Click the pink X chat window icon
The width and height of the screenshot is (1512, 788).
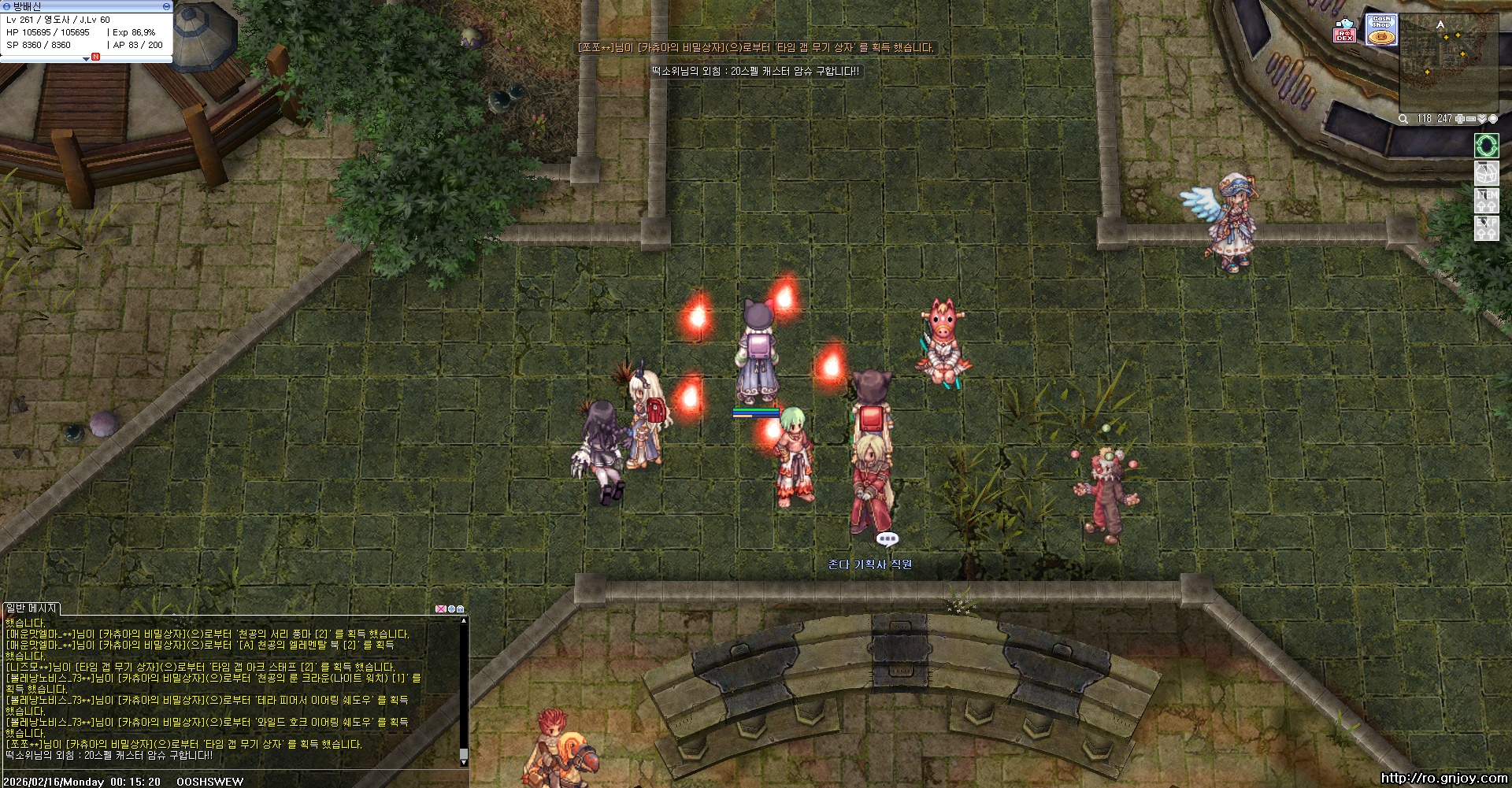pos(440,609)
